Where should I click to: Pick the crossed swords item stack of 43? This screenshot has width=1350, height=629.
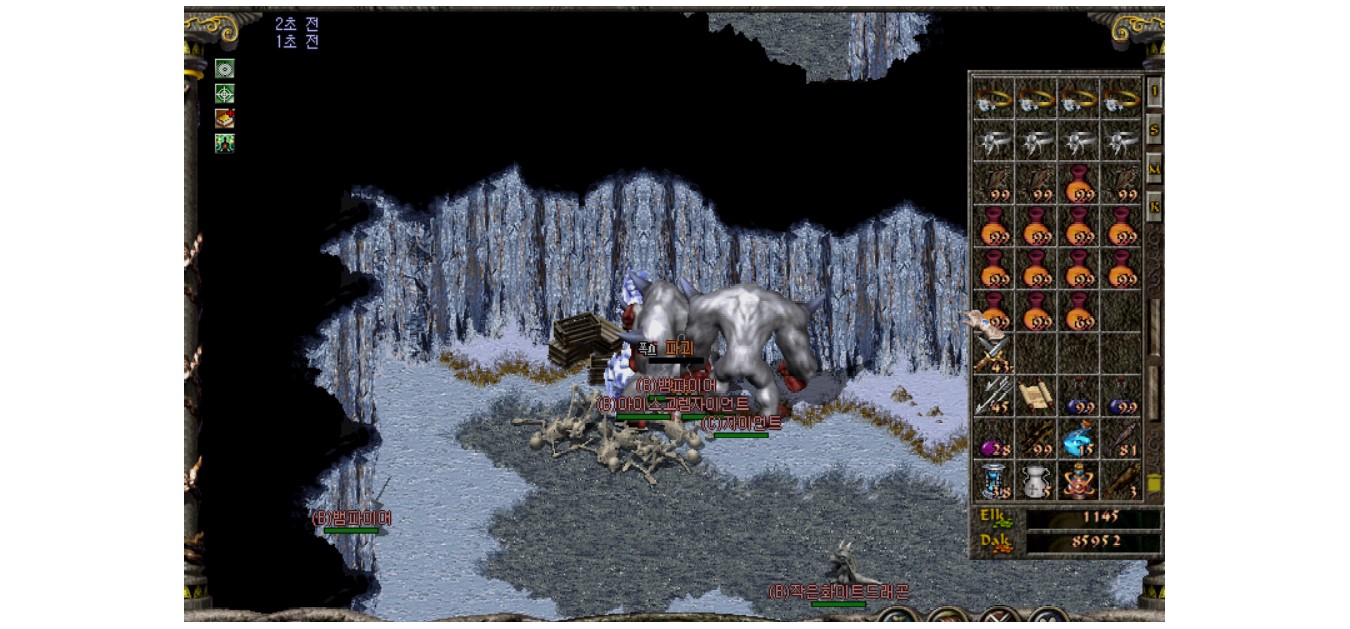[994, 354]
